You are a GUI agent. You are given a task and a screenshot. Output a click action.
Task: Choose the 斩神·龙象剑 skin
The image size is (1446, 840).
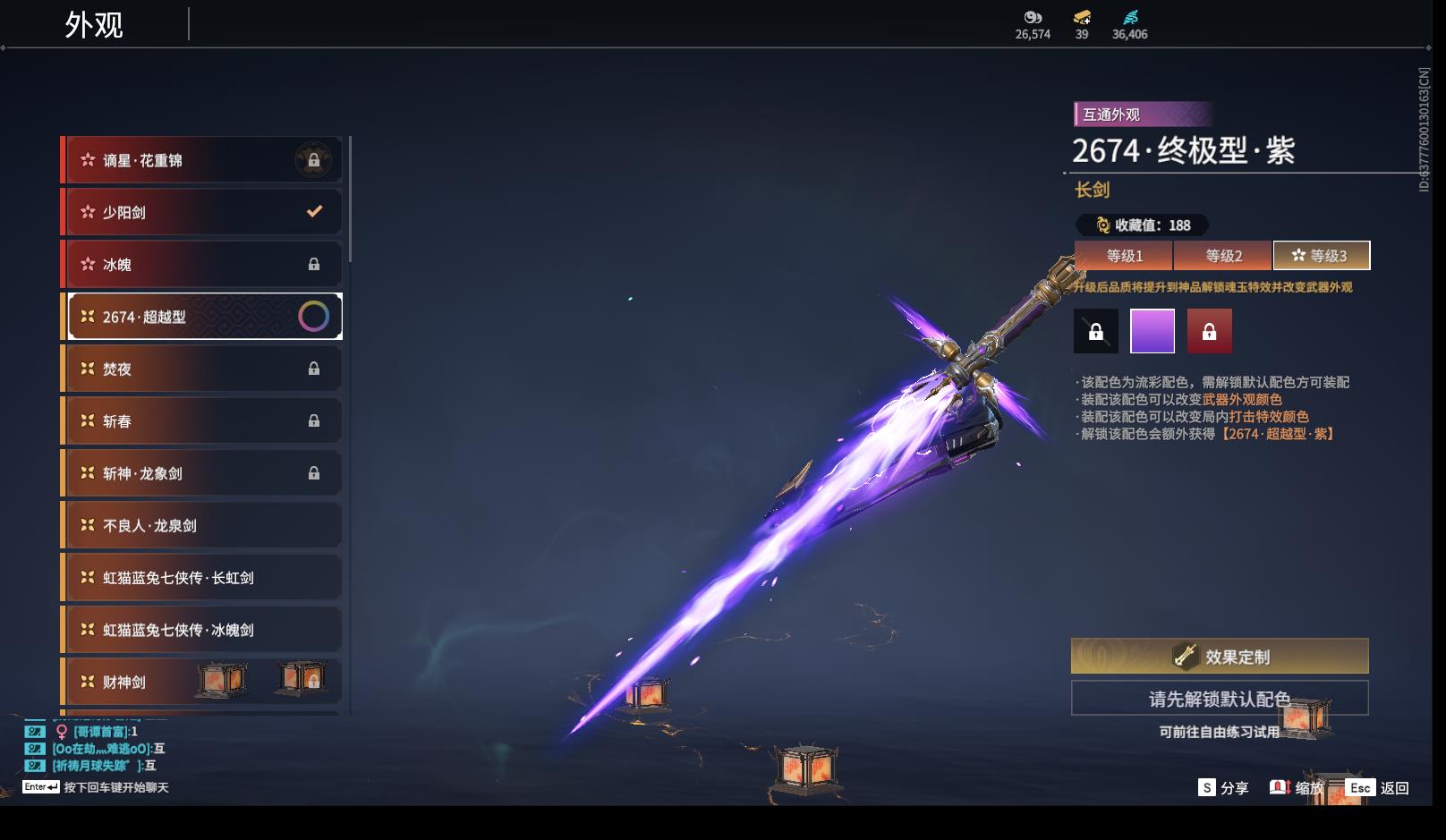[201, 473]
